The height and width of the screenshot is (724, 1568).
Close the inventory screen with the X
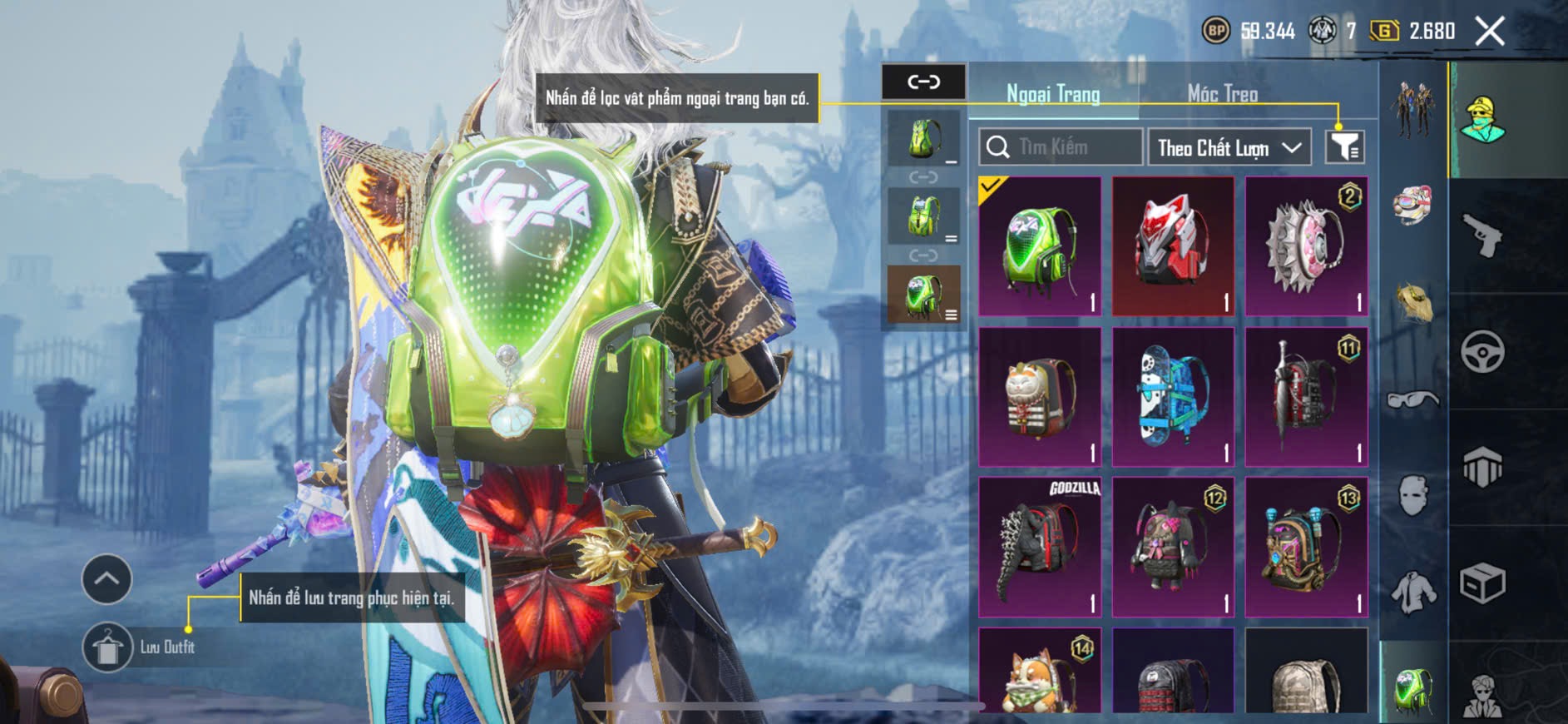click(1489, 32)
